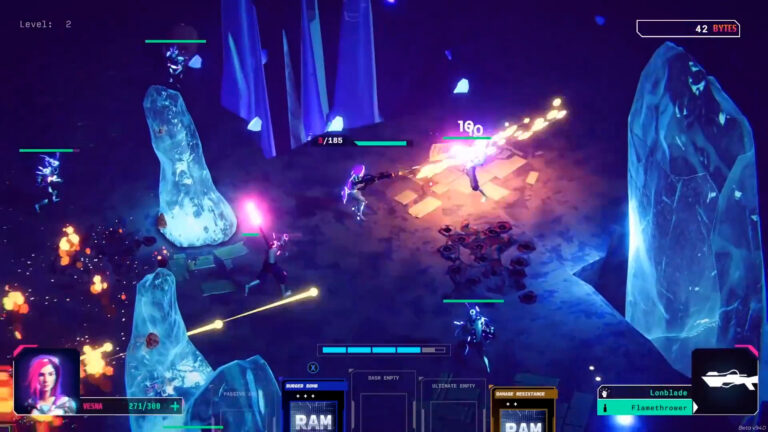Choose the Damage Resistance RAM card
Viewport: 768px width, 432px height.
[x=523, y=410]
